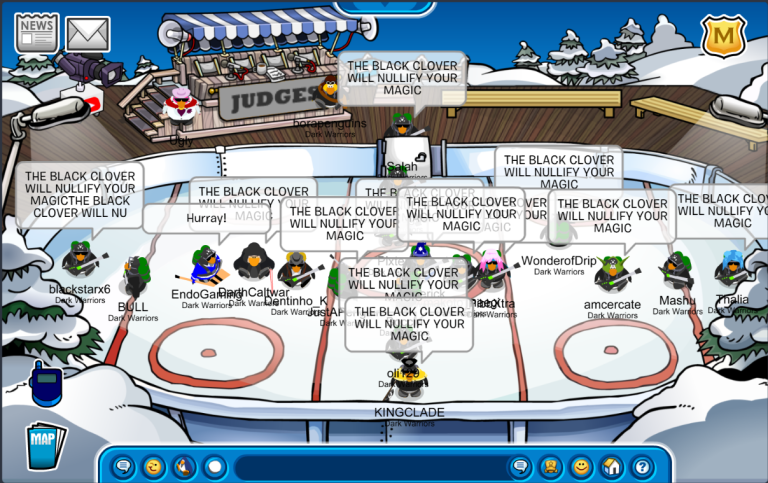Go to your igloo
The width and height of the screenshot is (768, 483).
611,466
